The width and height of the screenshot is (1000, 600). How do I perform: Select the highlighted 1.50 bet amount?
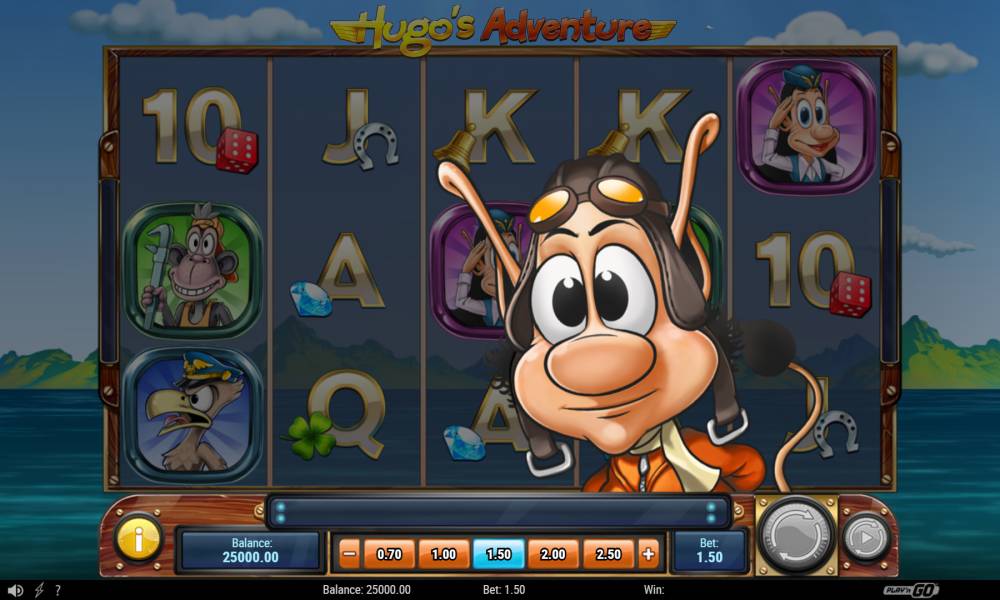click(x=498, y=553)
